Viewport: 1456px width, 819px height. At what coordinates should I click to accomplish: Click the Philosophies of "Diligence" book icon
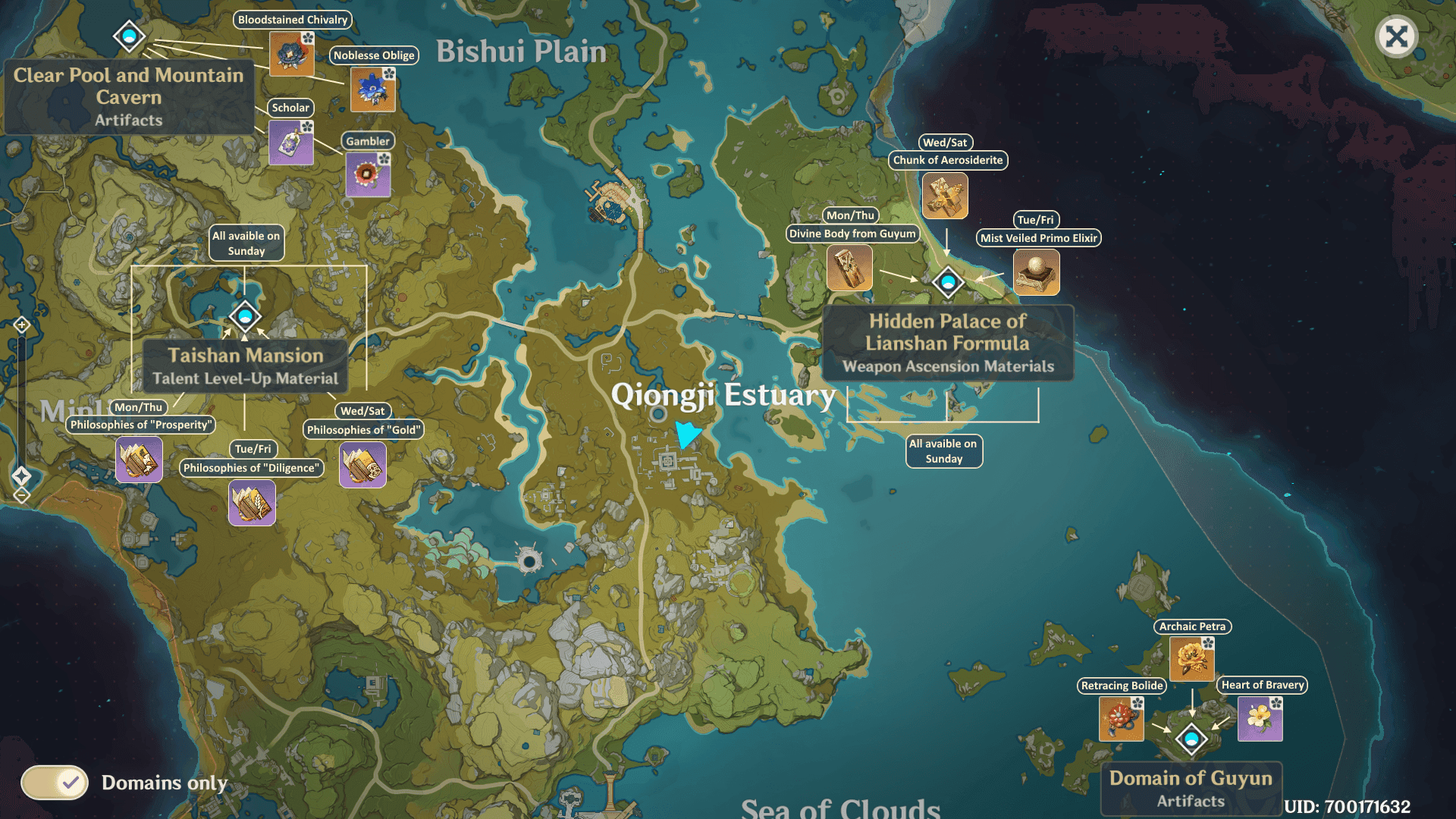pyautogui.click(x=252, y=502)
